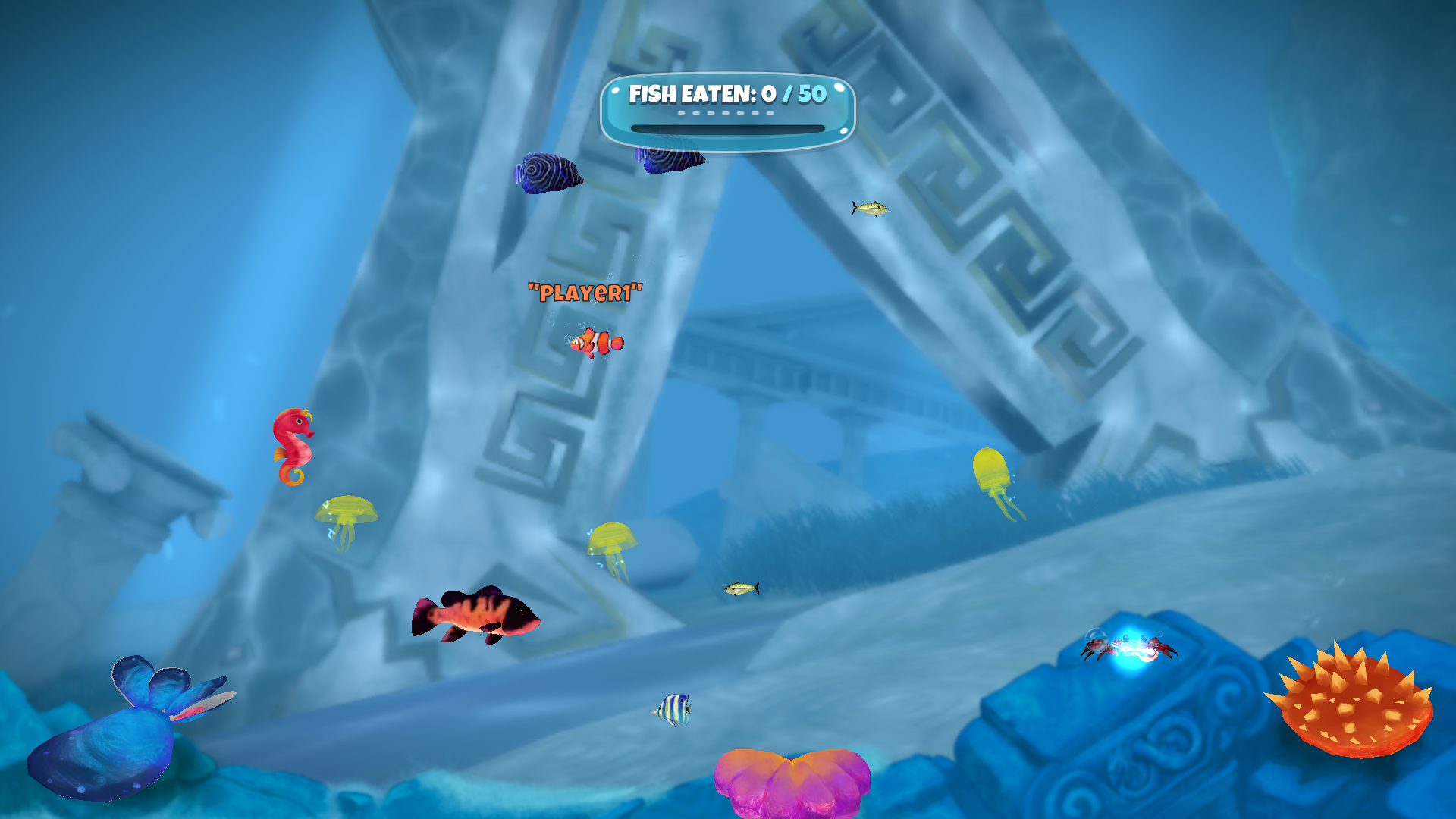Click the Player1 clownfish character

click(596, 342)
